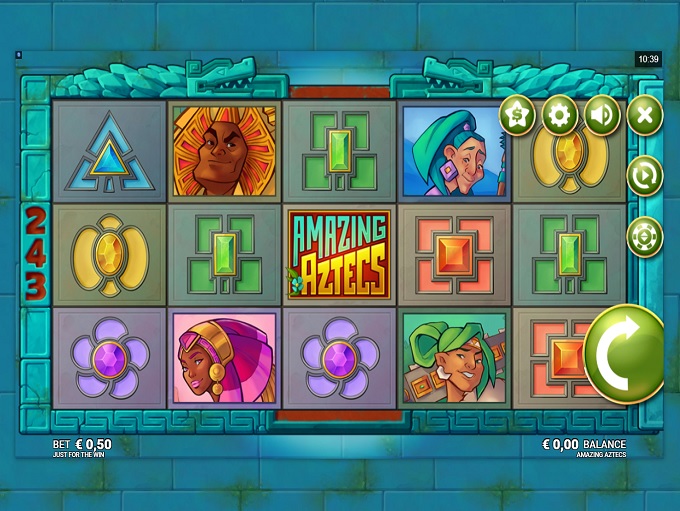This screenshot has width=680, height=511.
Task: Activate the autoplay button
Action: point(645,176)
